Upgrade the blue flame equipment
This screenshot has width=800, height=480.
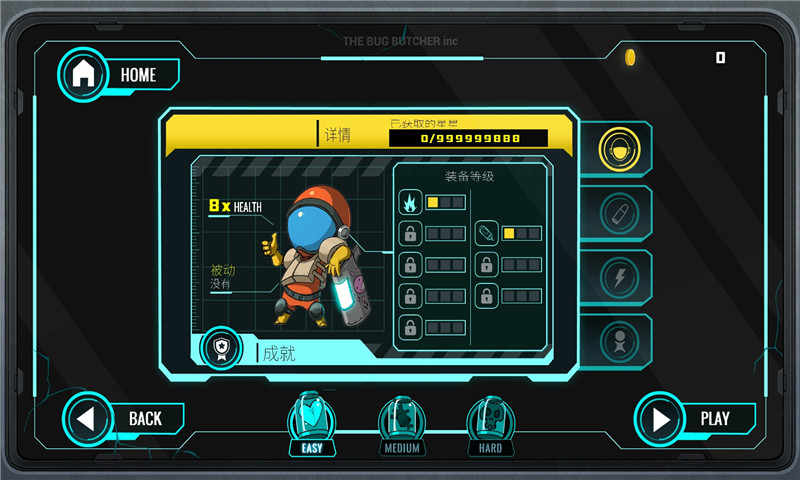410,203
